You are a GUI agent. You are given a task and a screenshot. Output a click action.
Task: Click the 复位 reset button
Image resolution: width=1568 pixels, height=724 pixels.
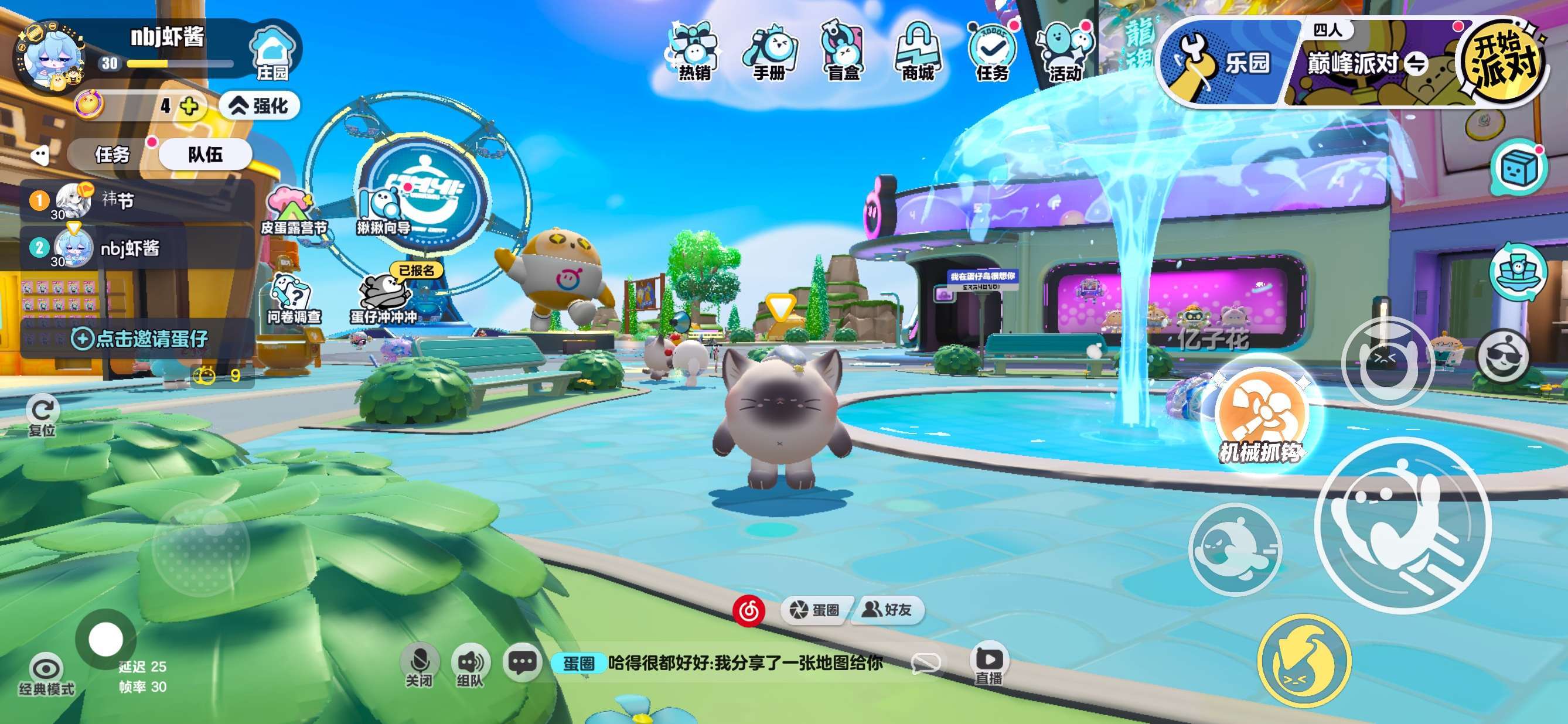point(42,416)
